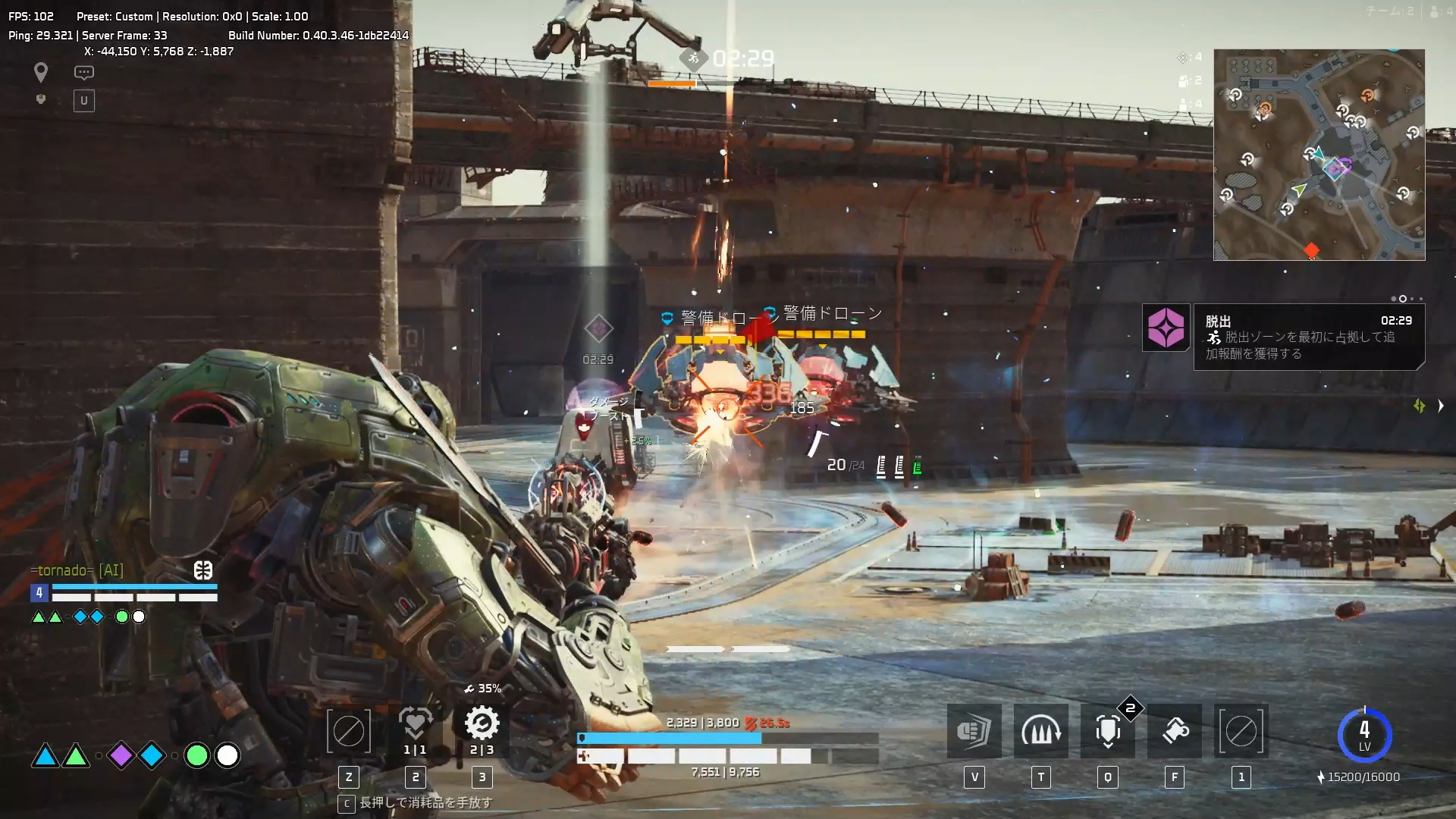Use the gear repair kit slot
Viewport: 1456px width, 819px height.
coord(482,725)
